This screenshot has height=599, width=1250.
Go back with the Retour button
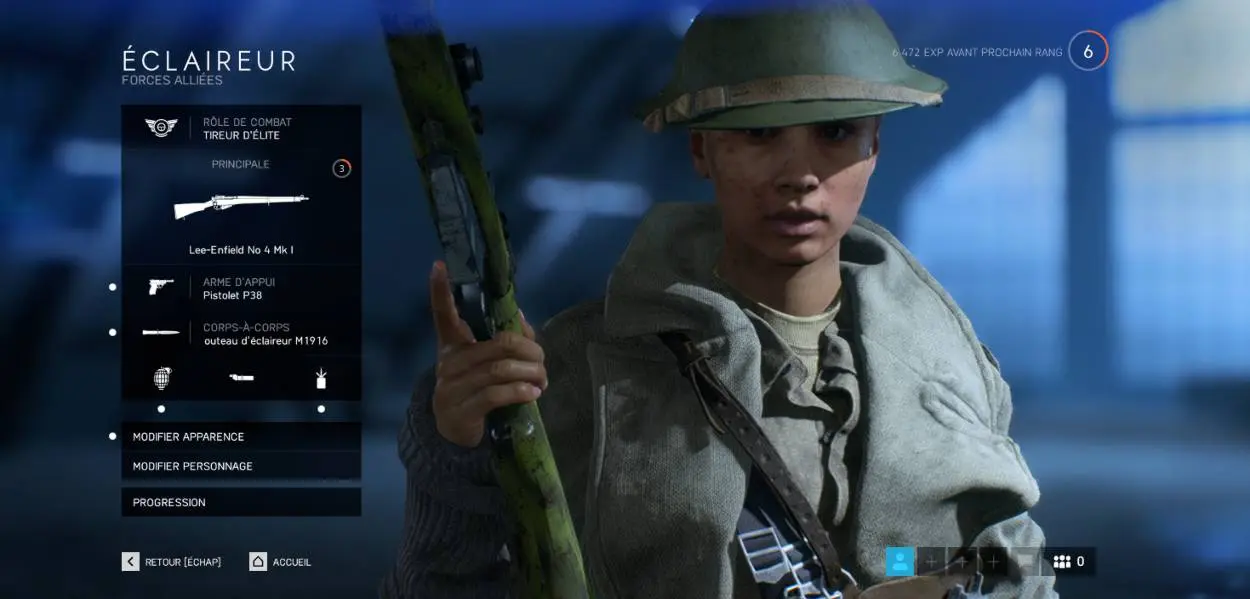point(172,562)
